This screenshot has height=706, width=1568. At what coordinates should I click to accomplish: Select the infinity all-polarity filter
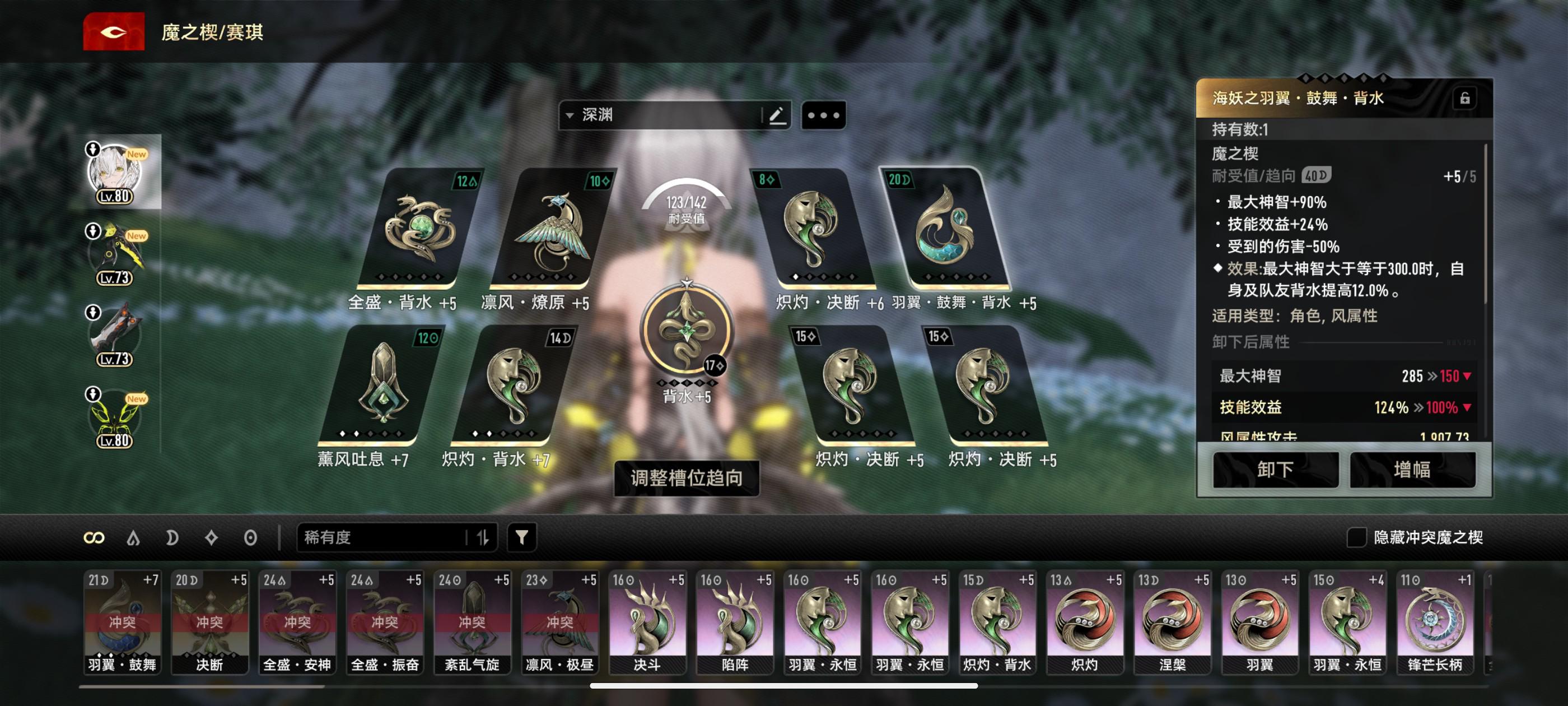tap(94, 537)
